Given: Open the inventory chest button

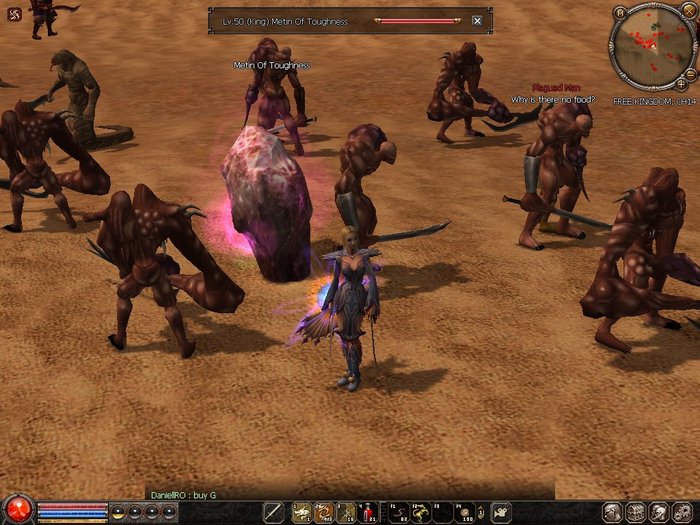Looking at the screenshot, I should [x=634, y=512].
